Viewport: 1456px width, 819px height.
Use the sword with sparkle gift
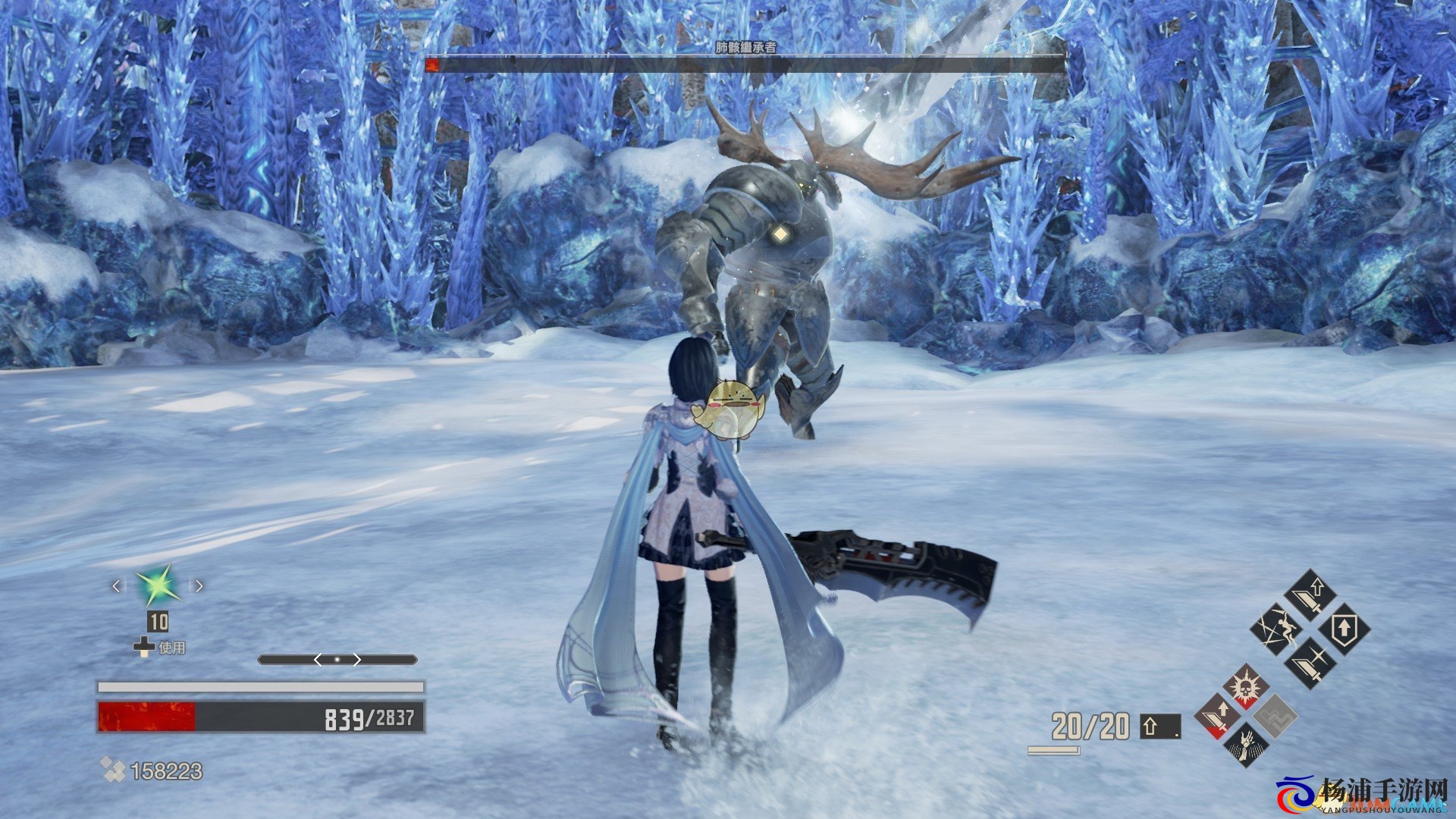pyautogui.click(x=1310, y=663)
